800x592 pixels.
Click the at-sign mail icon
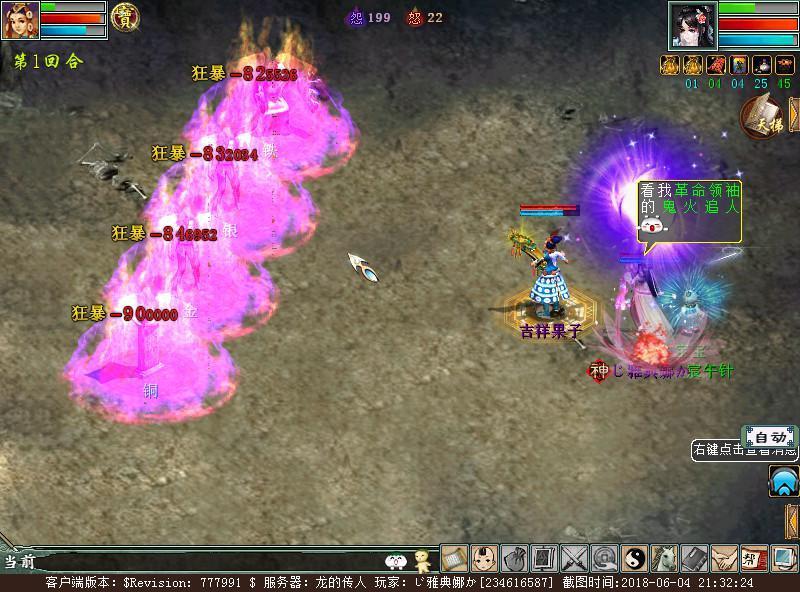coord(604,558)
